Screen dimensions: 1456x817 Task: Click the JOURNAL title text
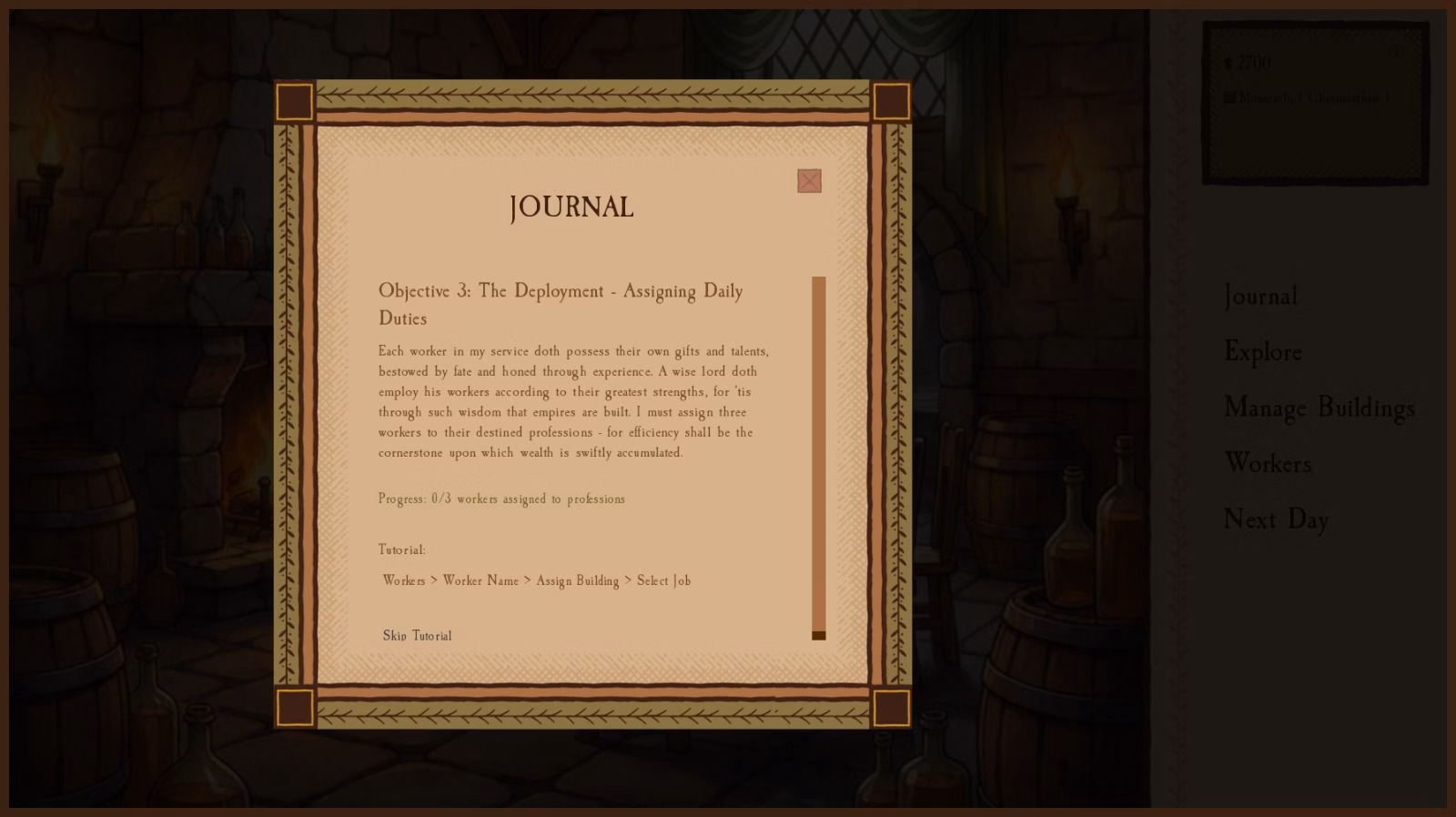(571, 207)
